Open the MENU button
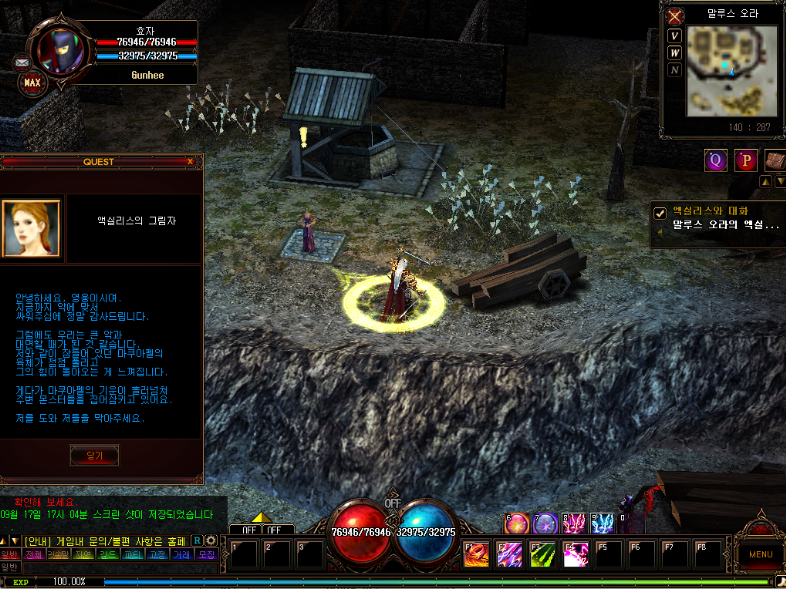 coord(760,553)
